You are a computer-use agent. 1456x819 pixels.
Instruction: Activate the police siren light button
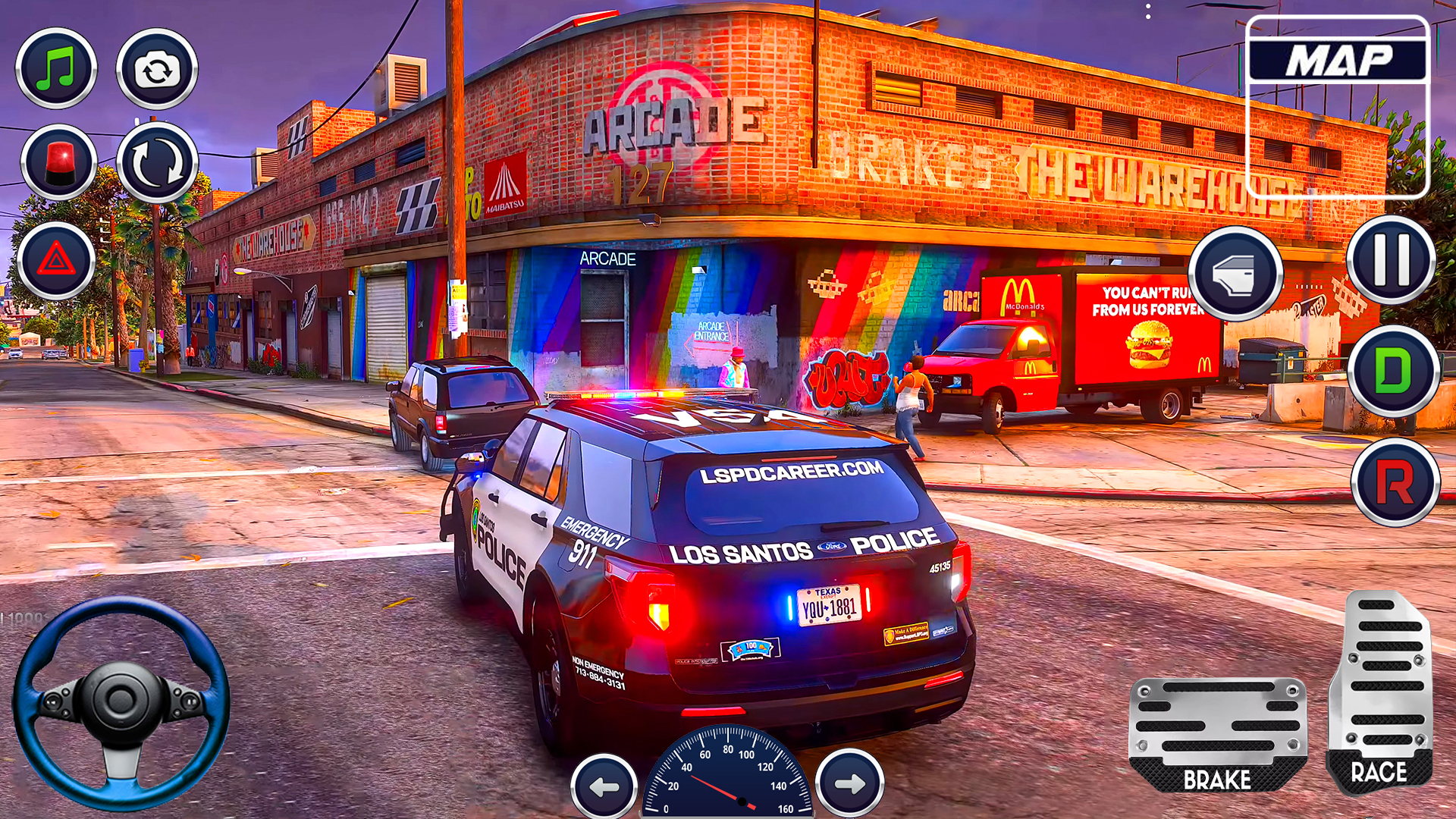tap(59, 163)
